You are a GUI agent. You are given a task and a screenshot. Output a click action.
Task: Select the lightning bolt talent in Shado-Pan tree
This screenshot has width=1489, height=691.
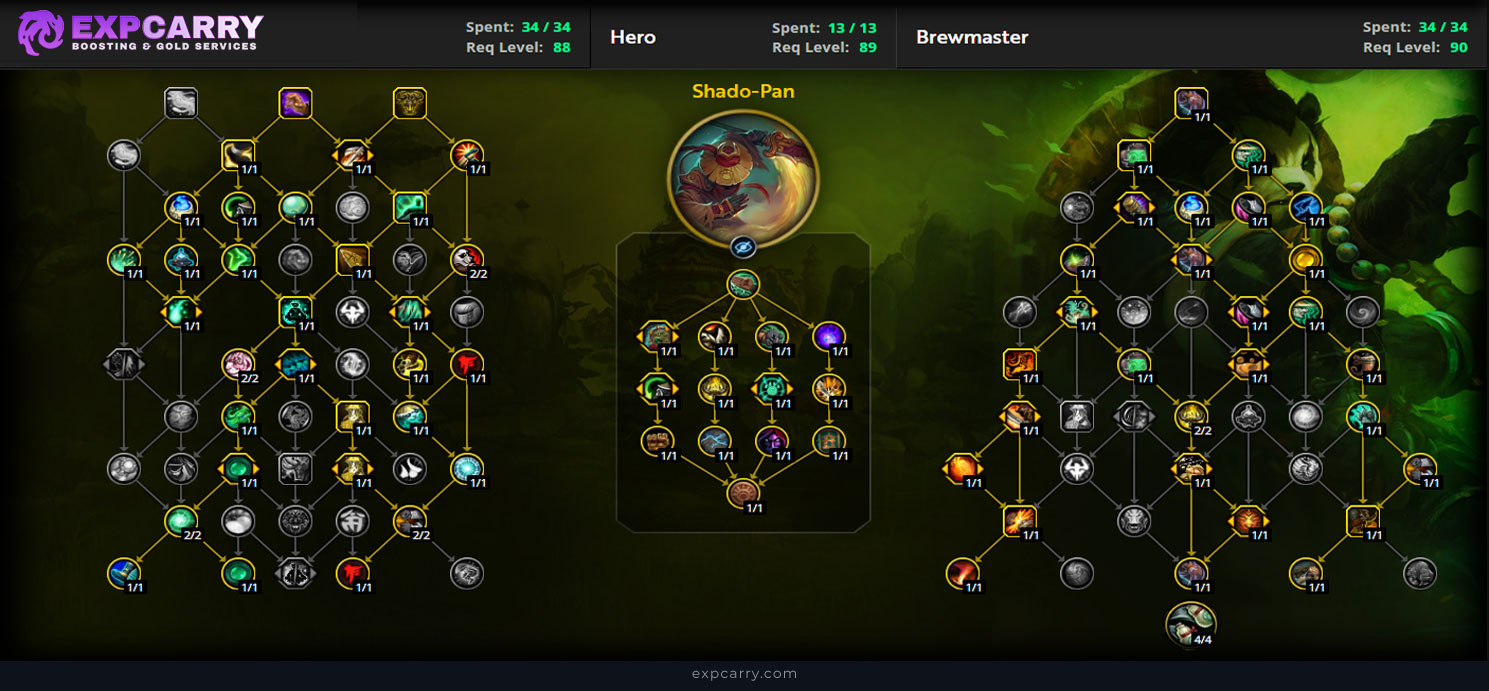(714, 440)
